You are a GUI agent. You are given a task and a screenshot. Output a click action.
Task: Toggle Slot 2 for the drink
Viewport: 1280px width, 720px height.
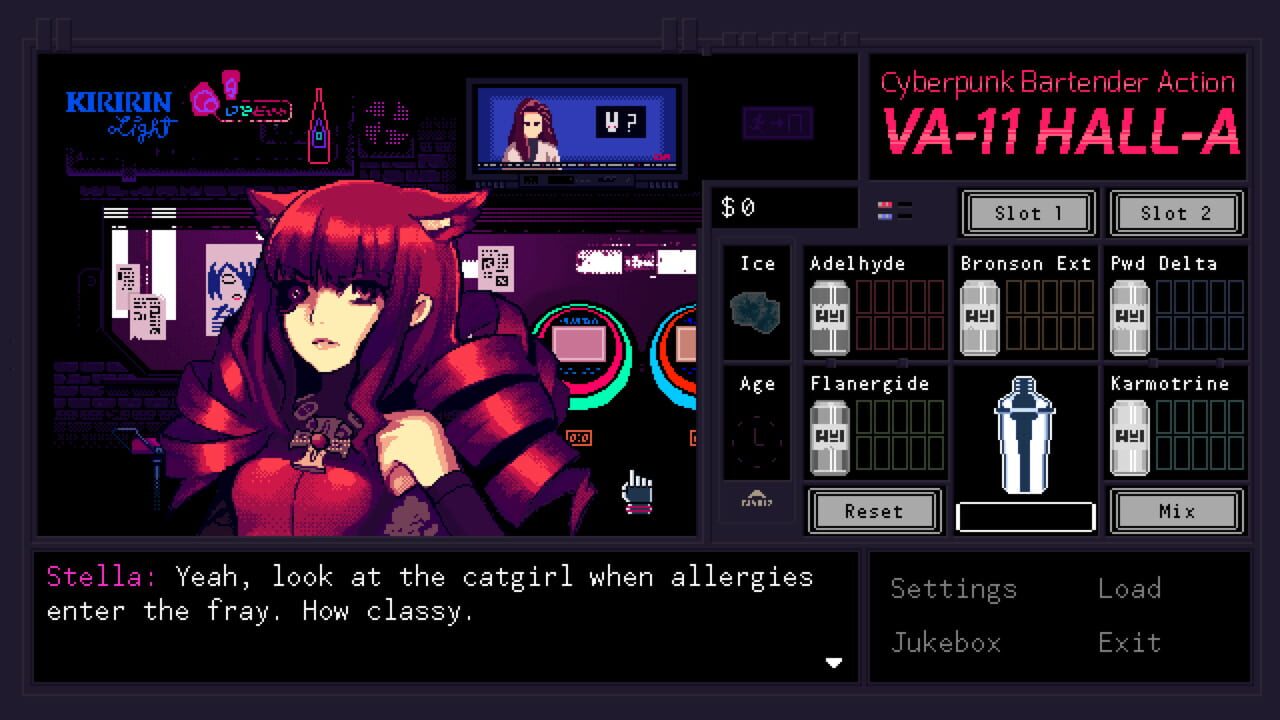coord(1177,213)
